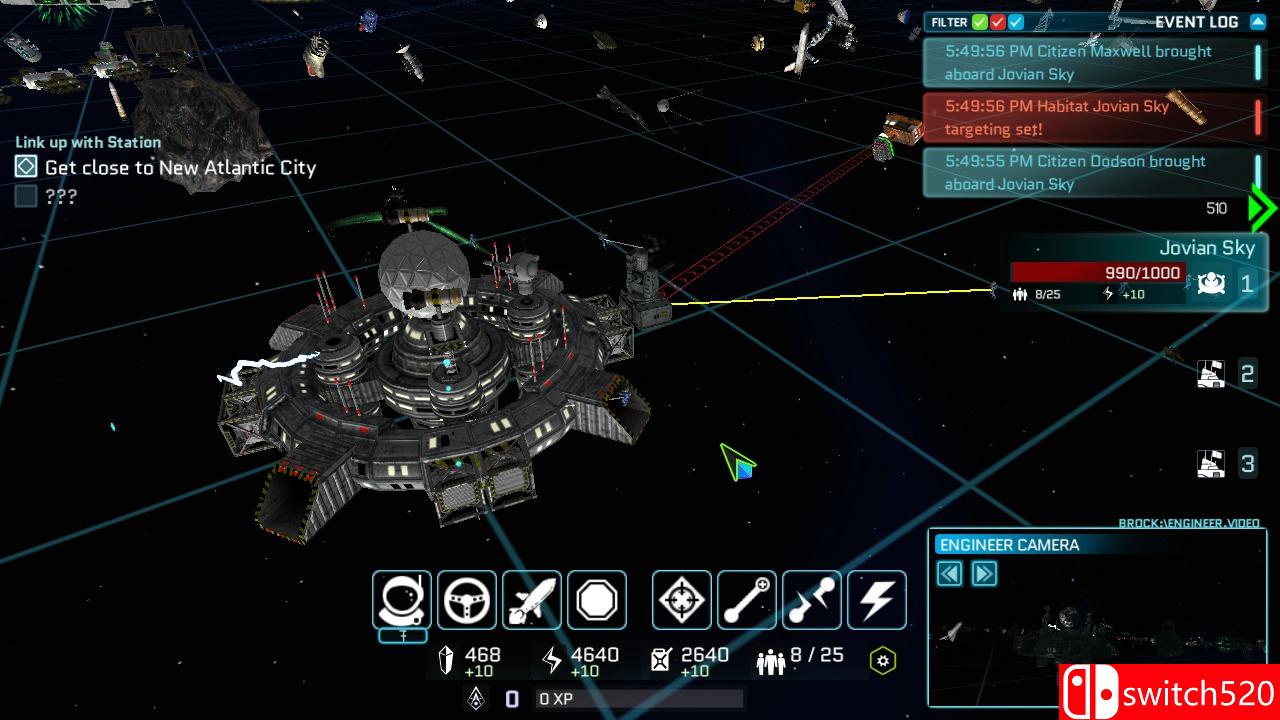The image size is (1280, 720).
Task: Choose the break-link disconnect tool
Action: (812, 600)
